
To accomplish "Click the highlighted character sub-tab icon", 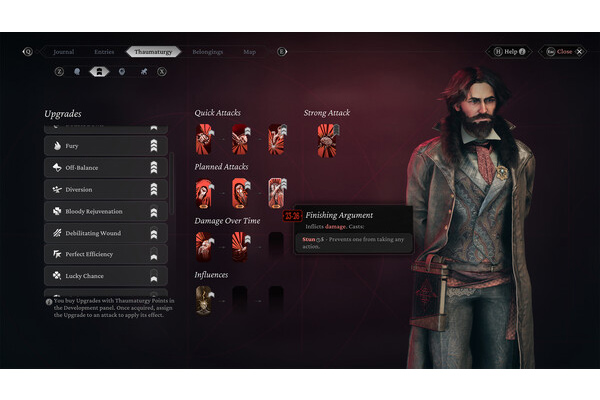I will coord(99,72).
